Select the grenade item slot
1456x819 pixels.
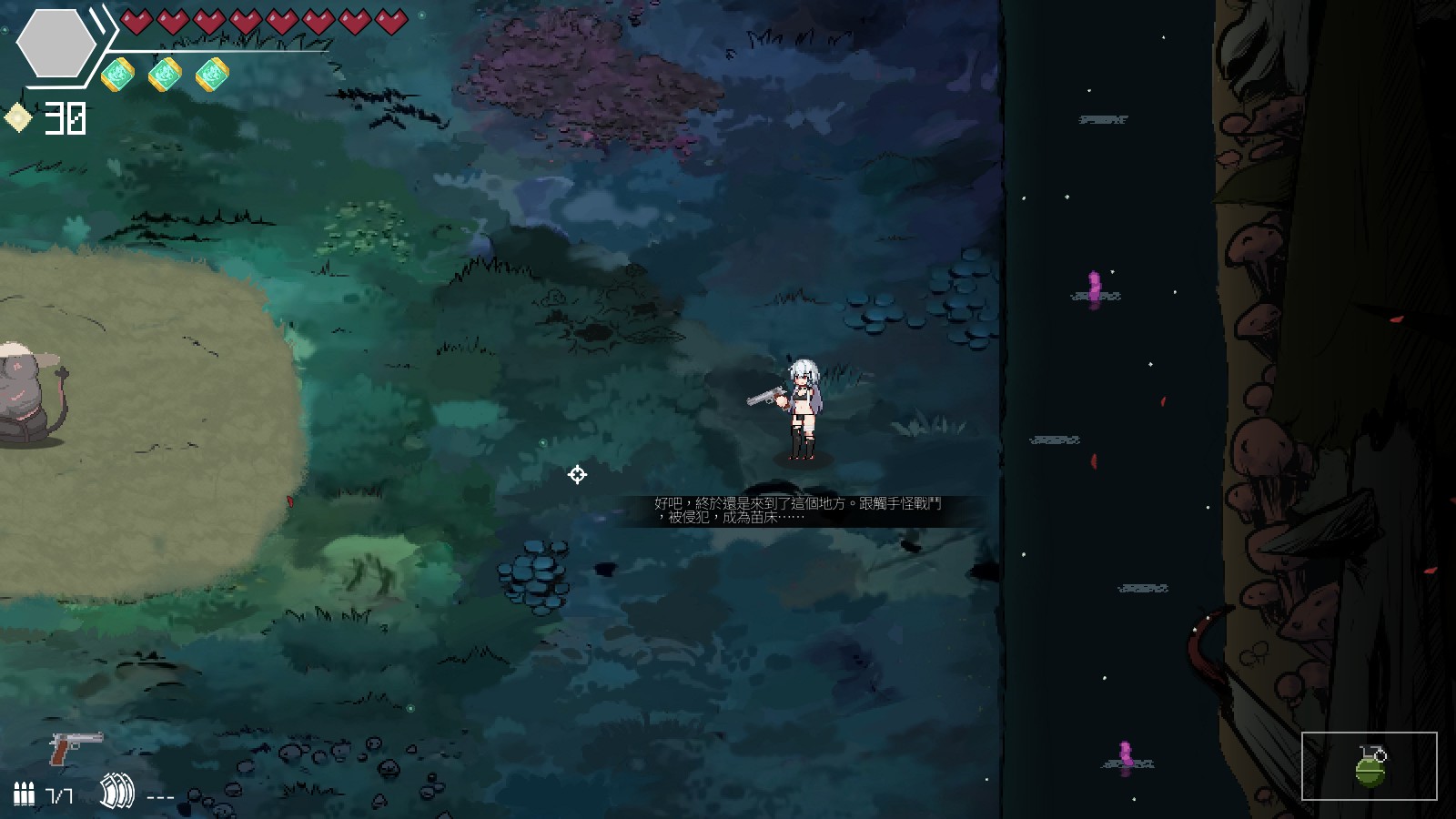tap(1369, 766)
